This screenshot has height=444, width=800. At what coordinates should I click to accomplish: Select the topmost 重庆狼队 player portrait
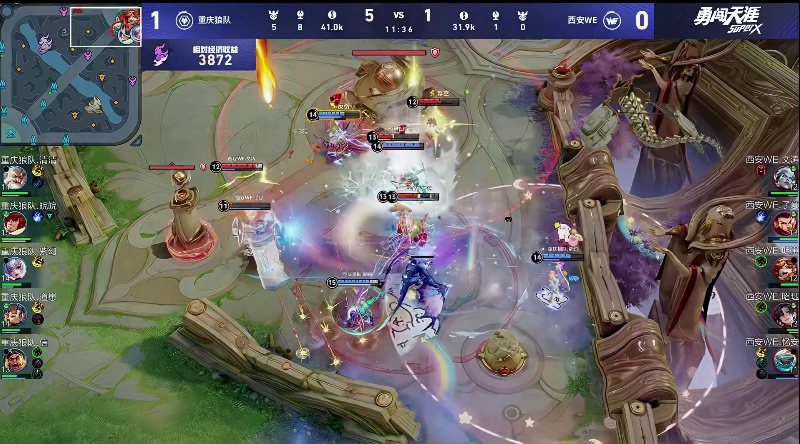coord(13,178)
